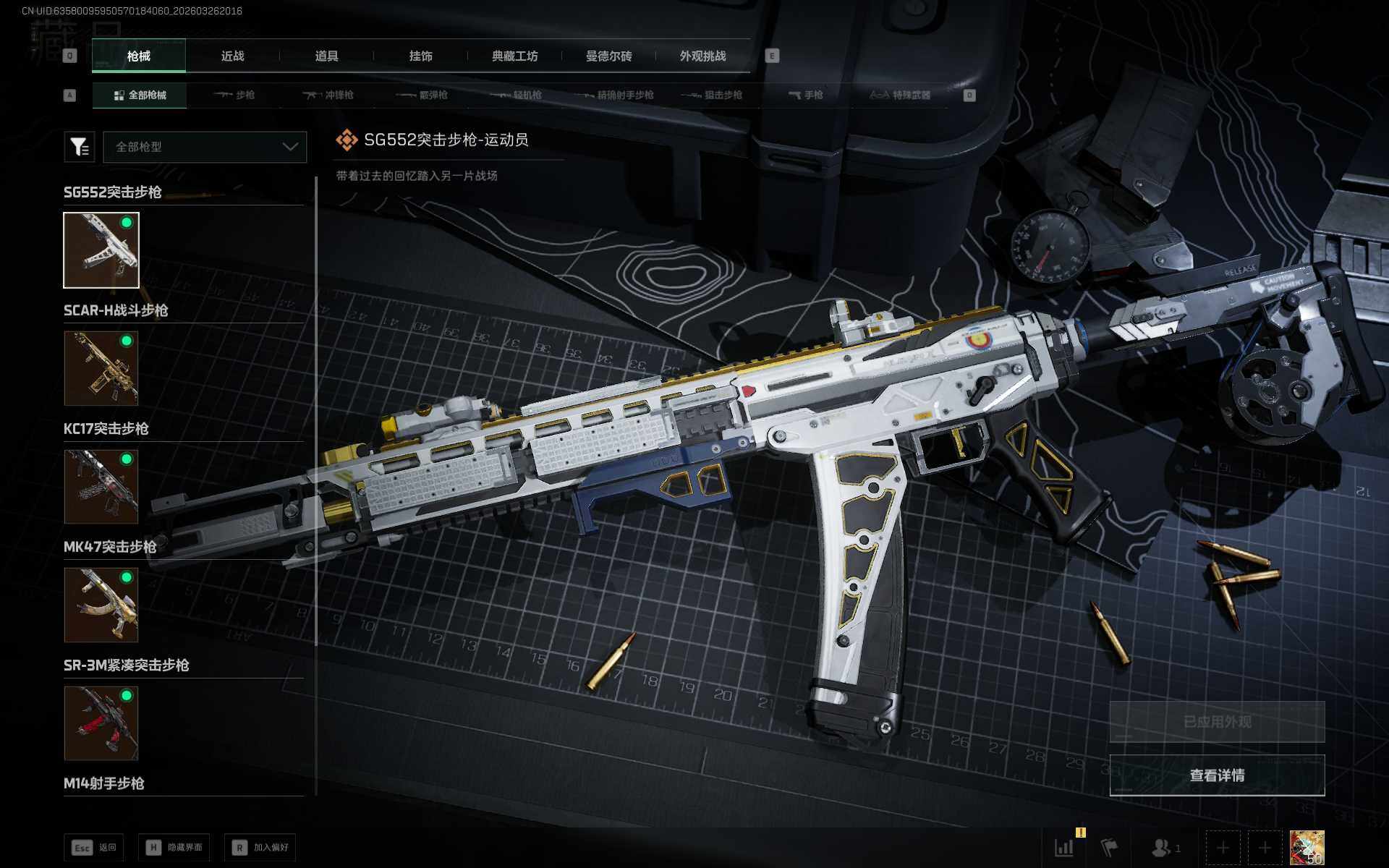Filter by 步枪 rifle category
Viewport: 1389px width, 868px height.
click(234, 95)
